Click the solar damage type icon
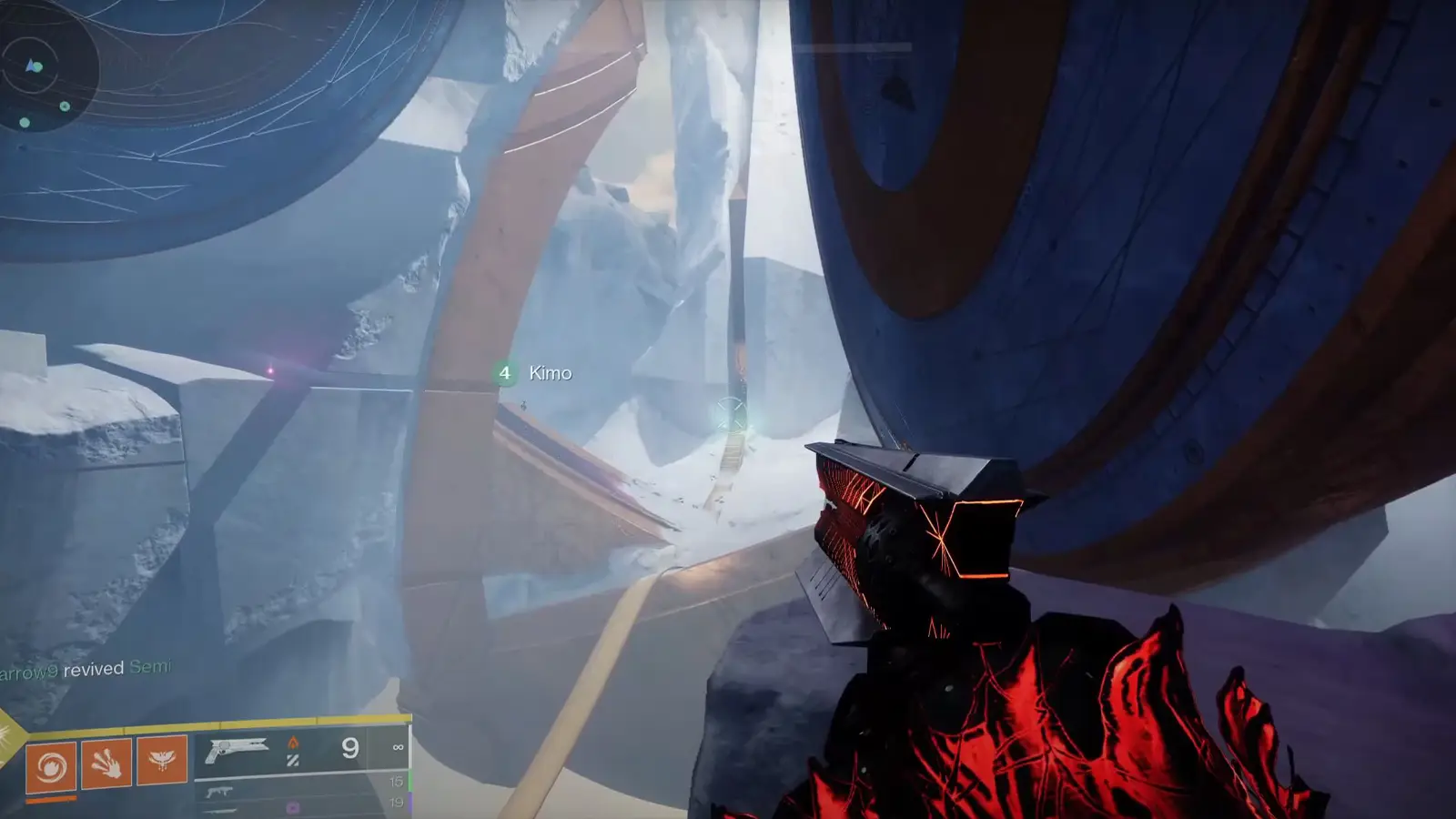 click(294, 743)
